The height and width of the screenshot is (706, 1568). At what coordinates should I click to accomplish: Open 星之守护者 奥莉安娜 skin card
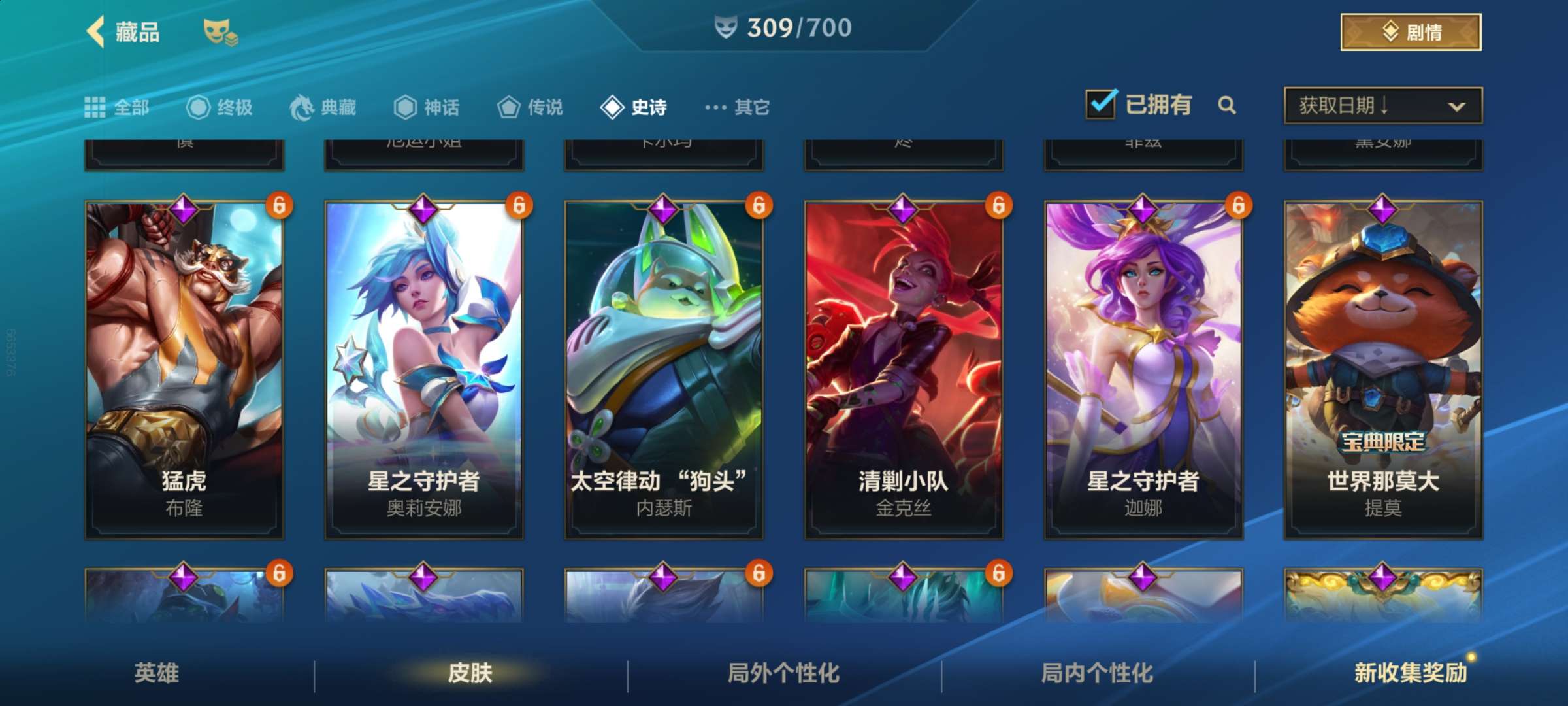point(424,369)
